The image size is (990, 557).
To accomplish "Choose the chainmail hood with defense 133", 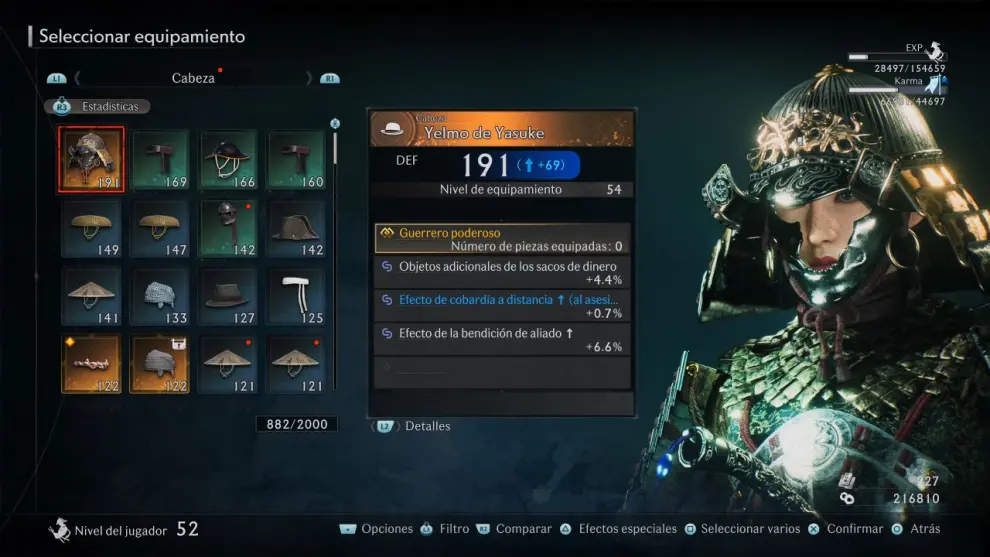I will pos(160,296).
